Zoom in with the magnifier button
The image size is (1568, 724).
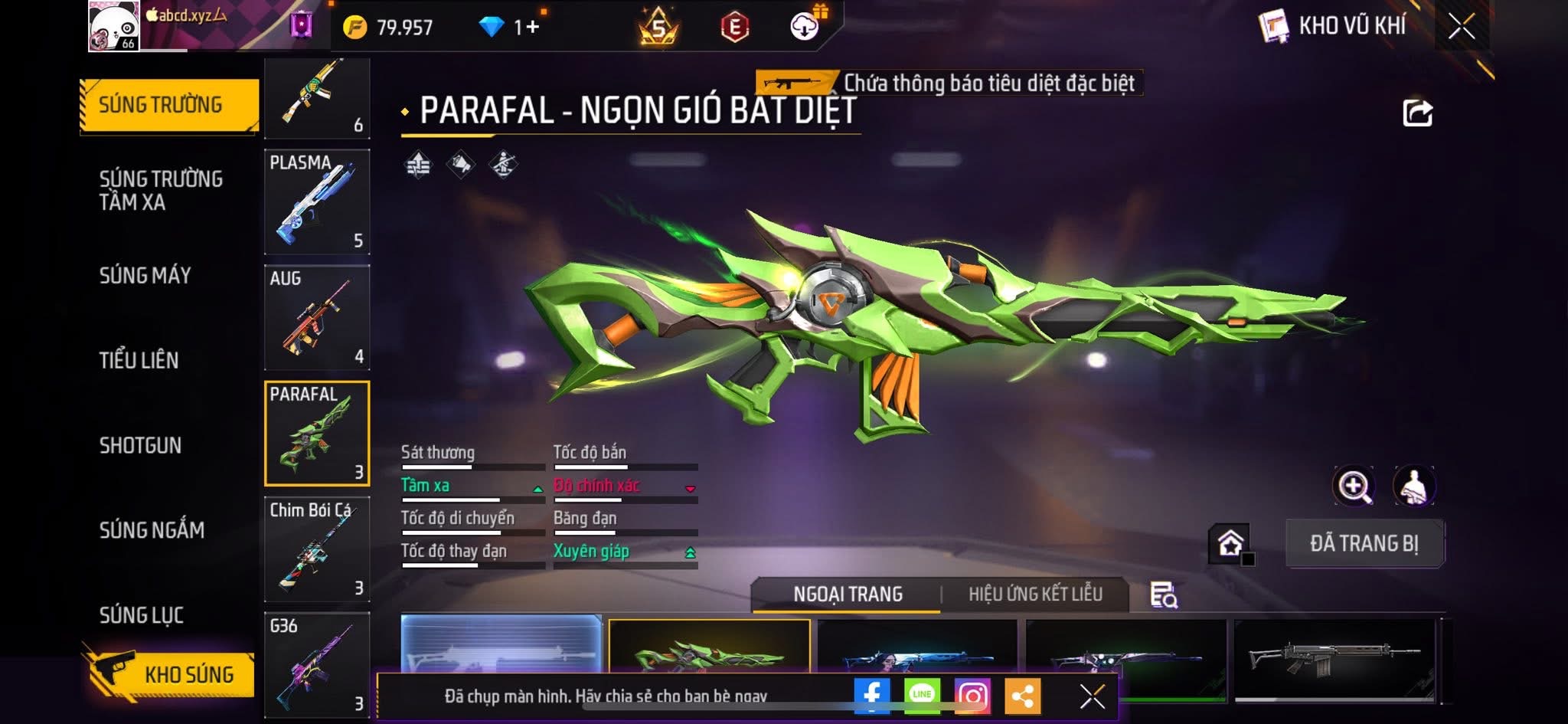1354,486
